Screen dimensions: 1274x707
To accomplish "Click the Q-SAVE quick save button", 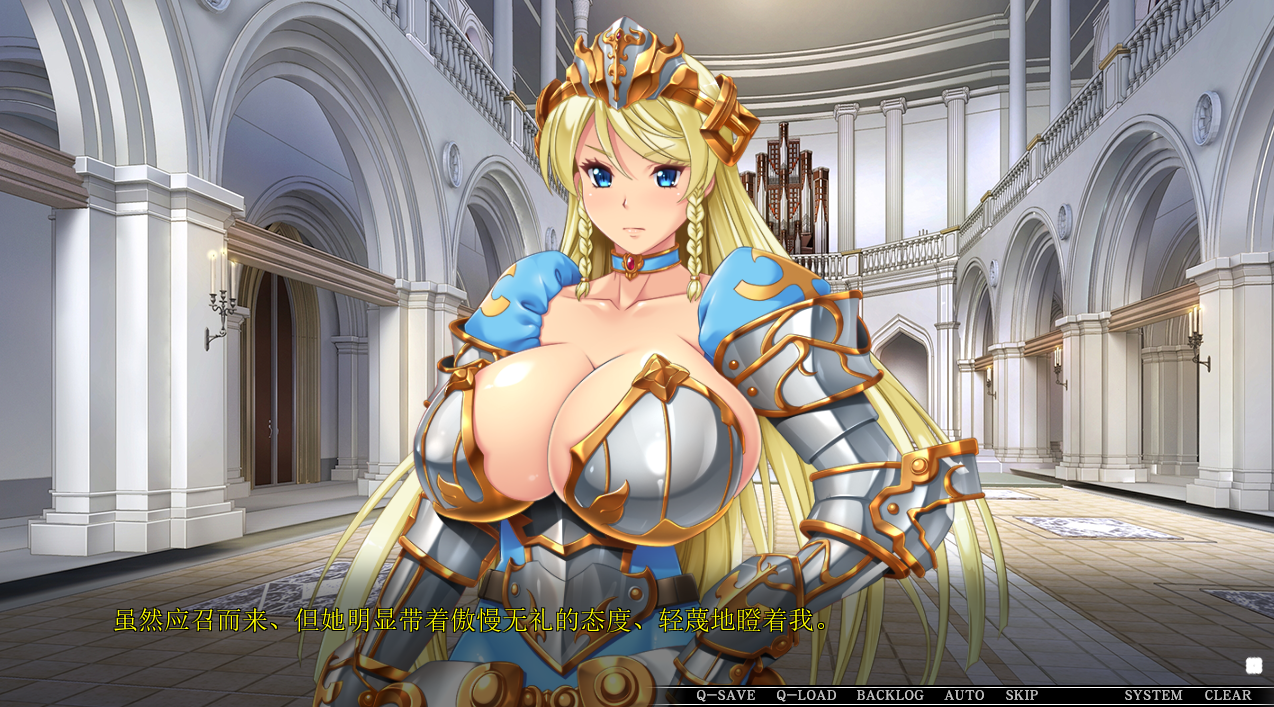I will 725,695.
